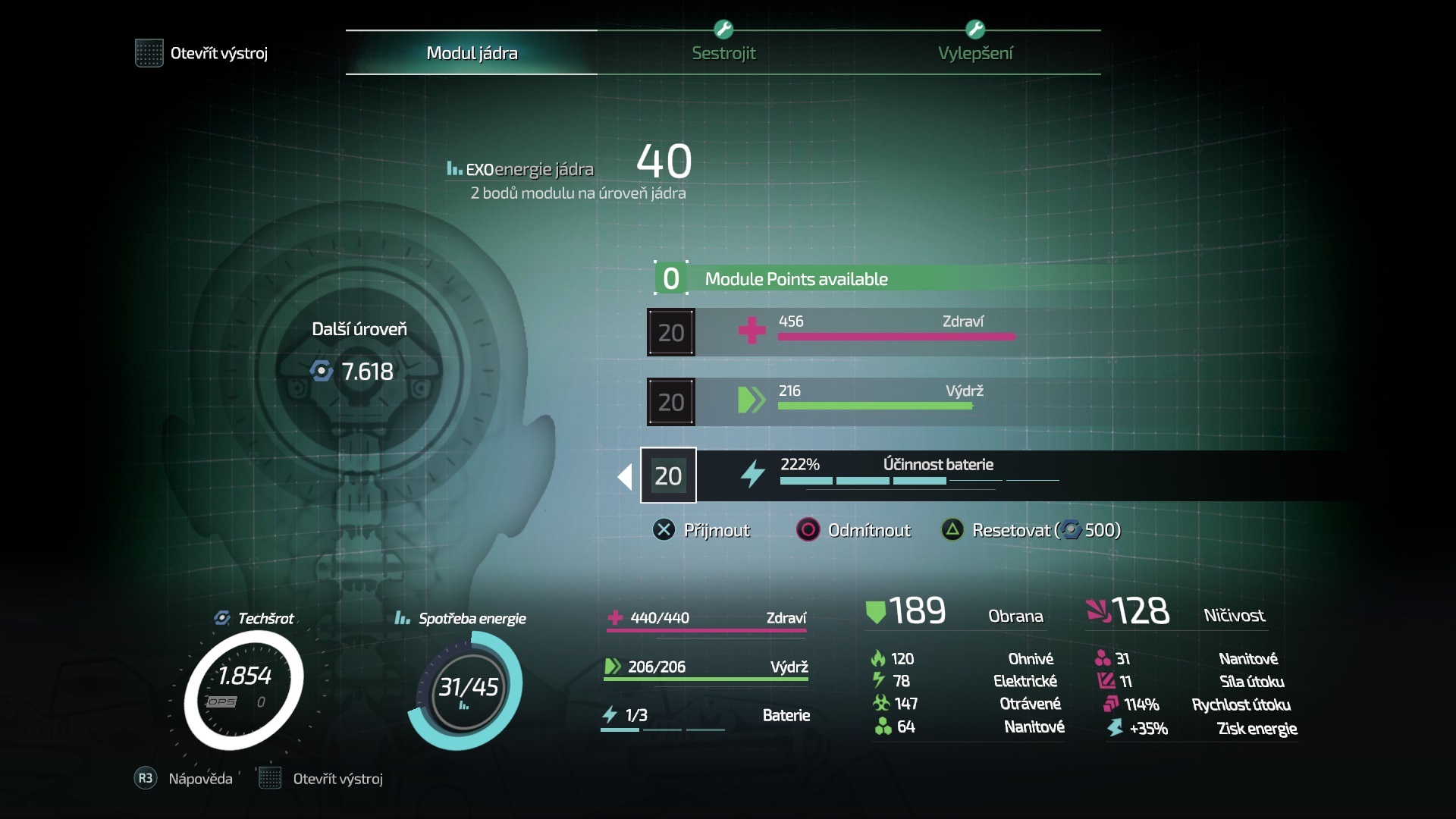The image size is (1456, 819).
Task: Switch to the Modul jádra tab
Action: [472, 53]
